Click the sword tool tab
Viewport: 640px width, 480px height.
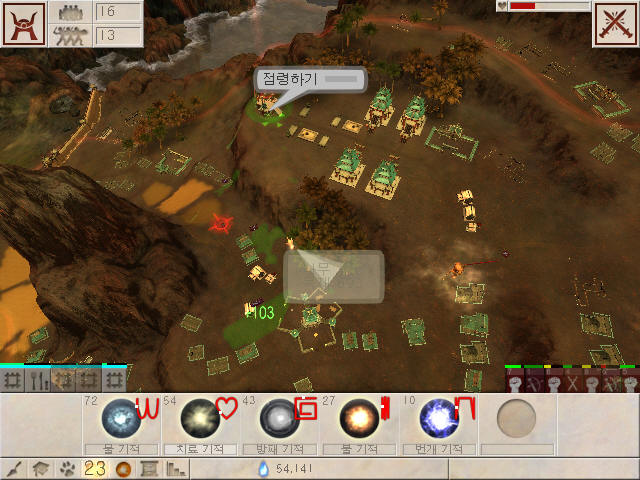pos(13,469)
